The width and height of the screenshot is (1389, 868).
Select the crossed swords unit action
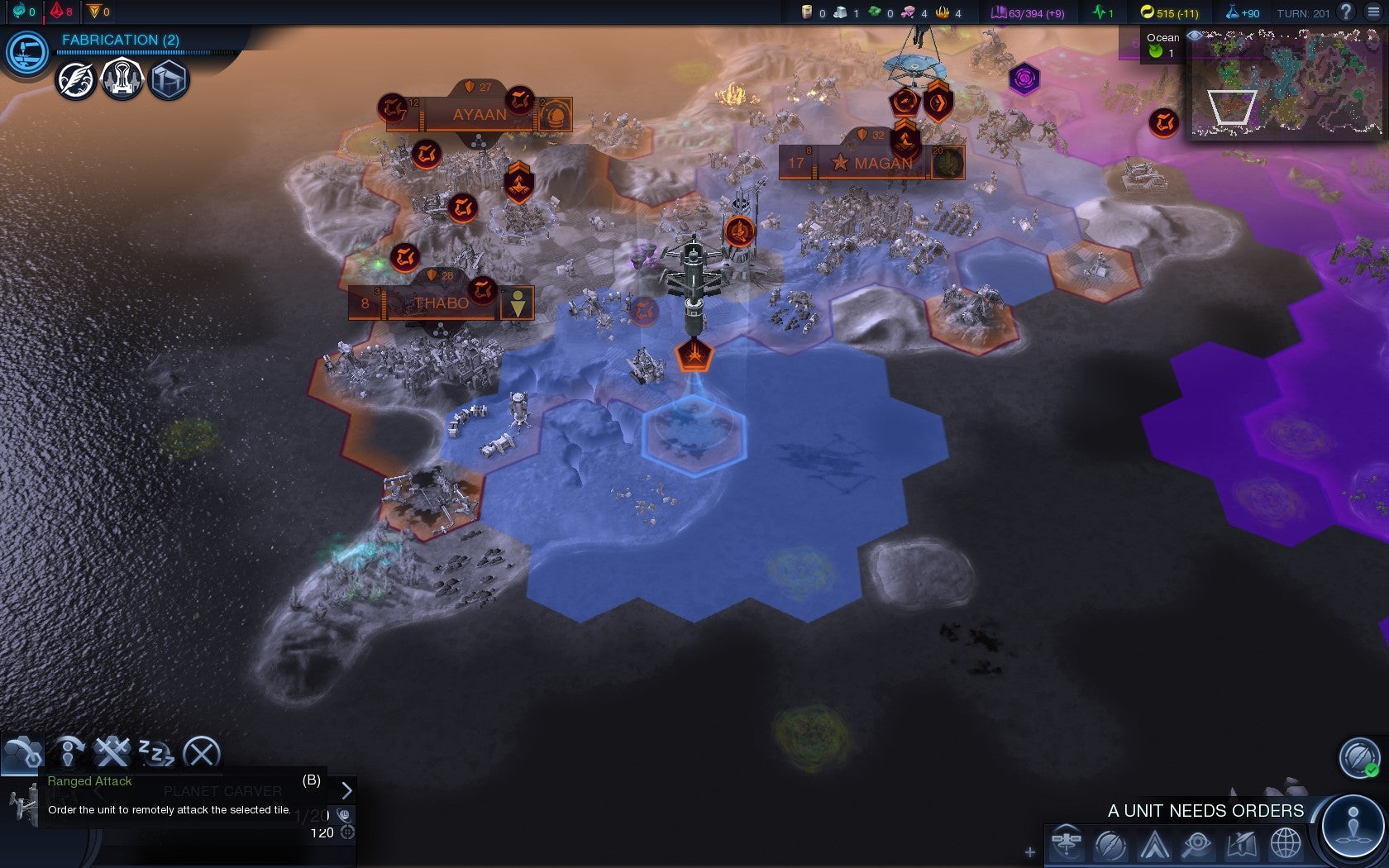[x=112, y=752]
